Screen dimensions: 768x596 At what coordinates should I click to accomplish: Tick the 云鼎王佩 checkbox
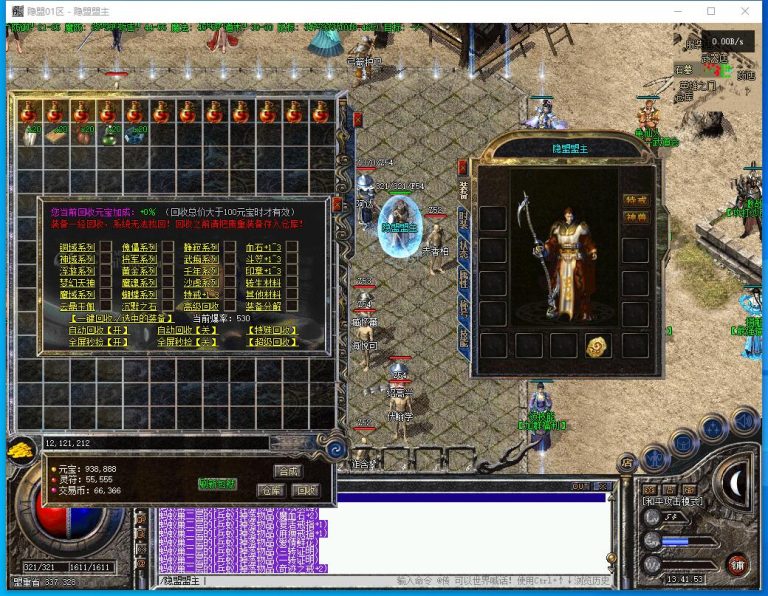coord(105,306)
